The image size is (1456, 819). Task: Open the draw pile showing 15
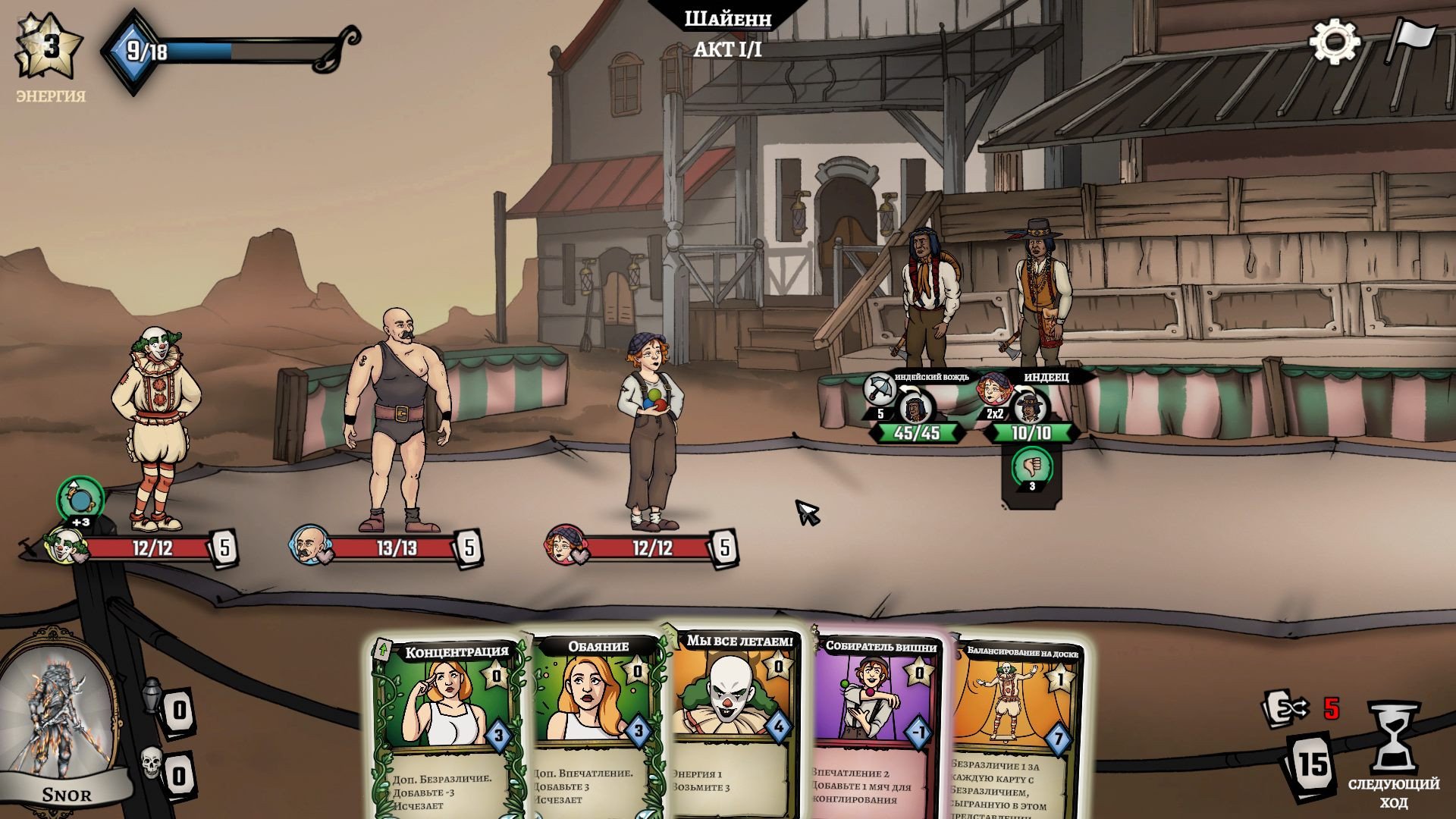1311,764
